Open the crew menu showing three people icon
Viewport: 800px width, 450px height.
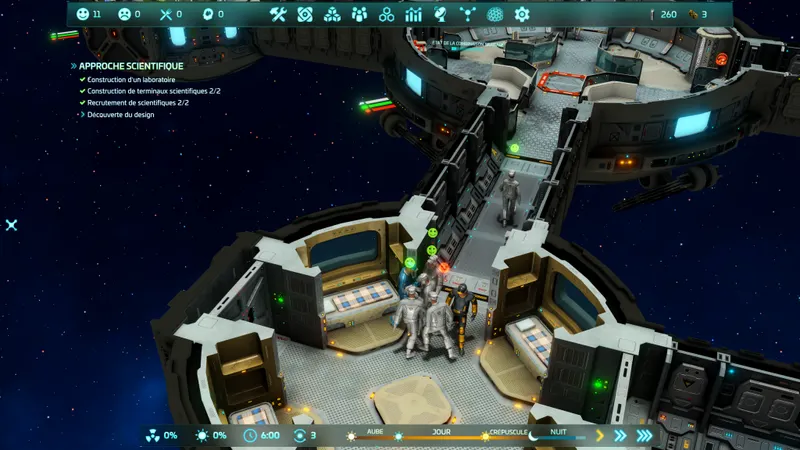tap(359, 14)
